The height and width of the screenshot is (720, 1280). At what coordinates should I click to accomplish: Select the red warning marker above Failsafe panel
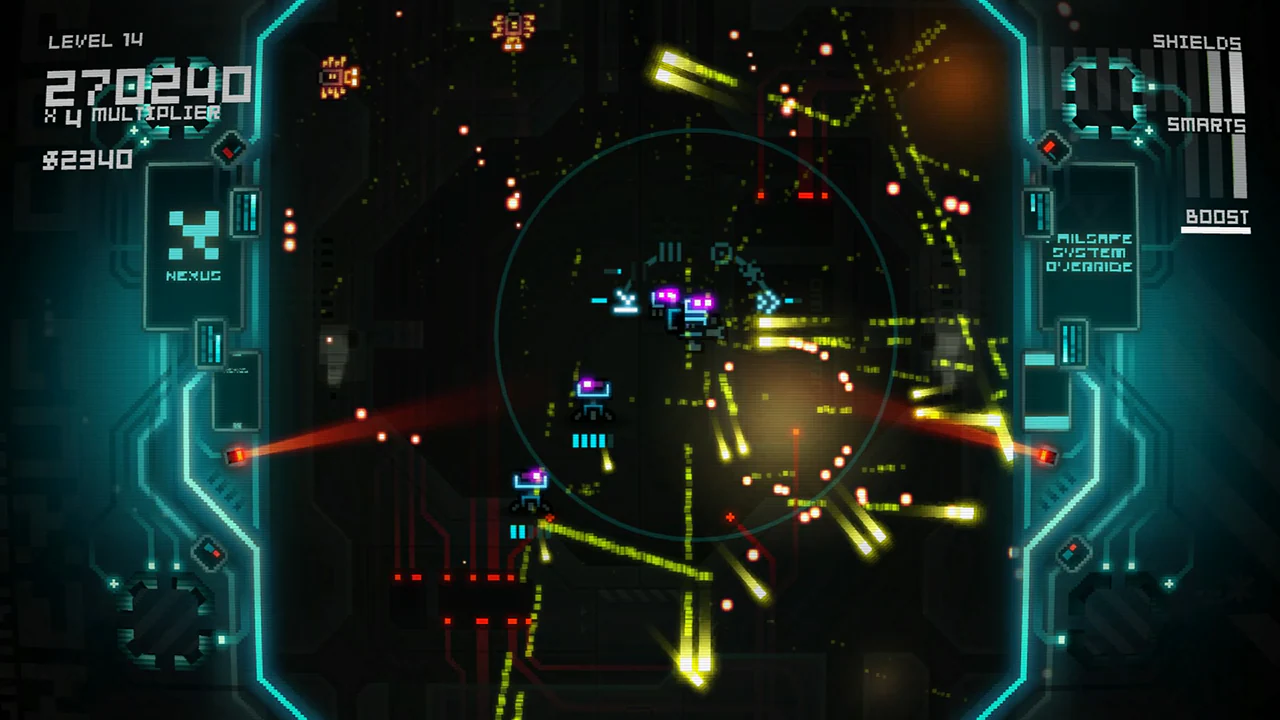pos(1052,148)
